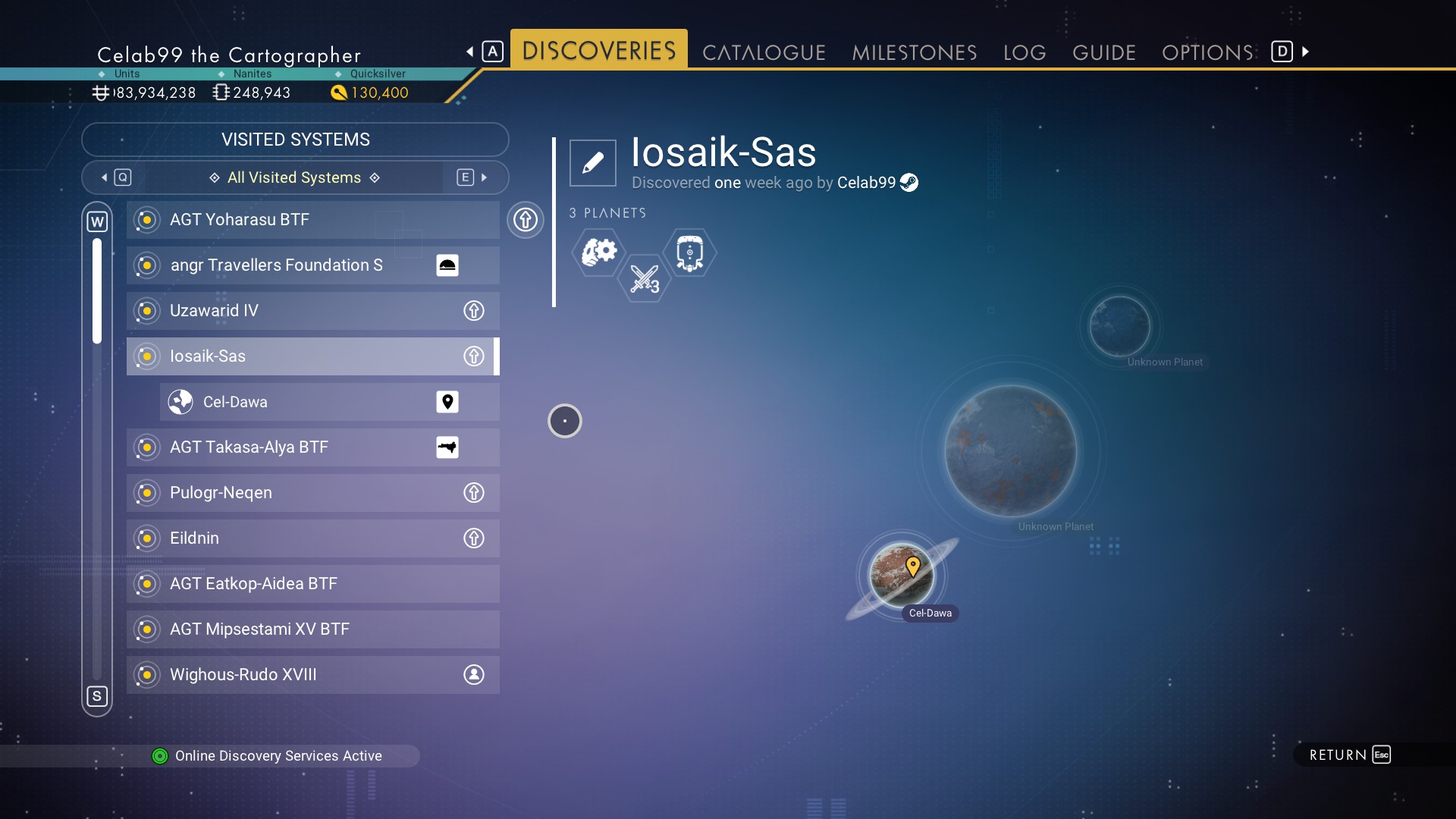Click the Cel-Dawa ringed planet marker

[x=902, y=575]
